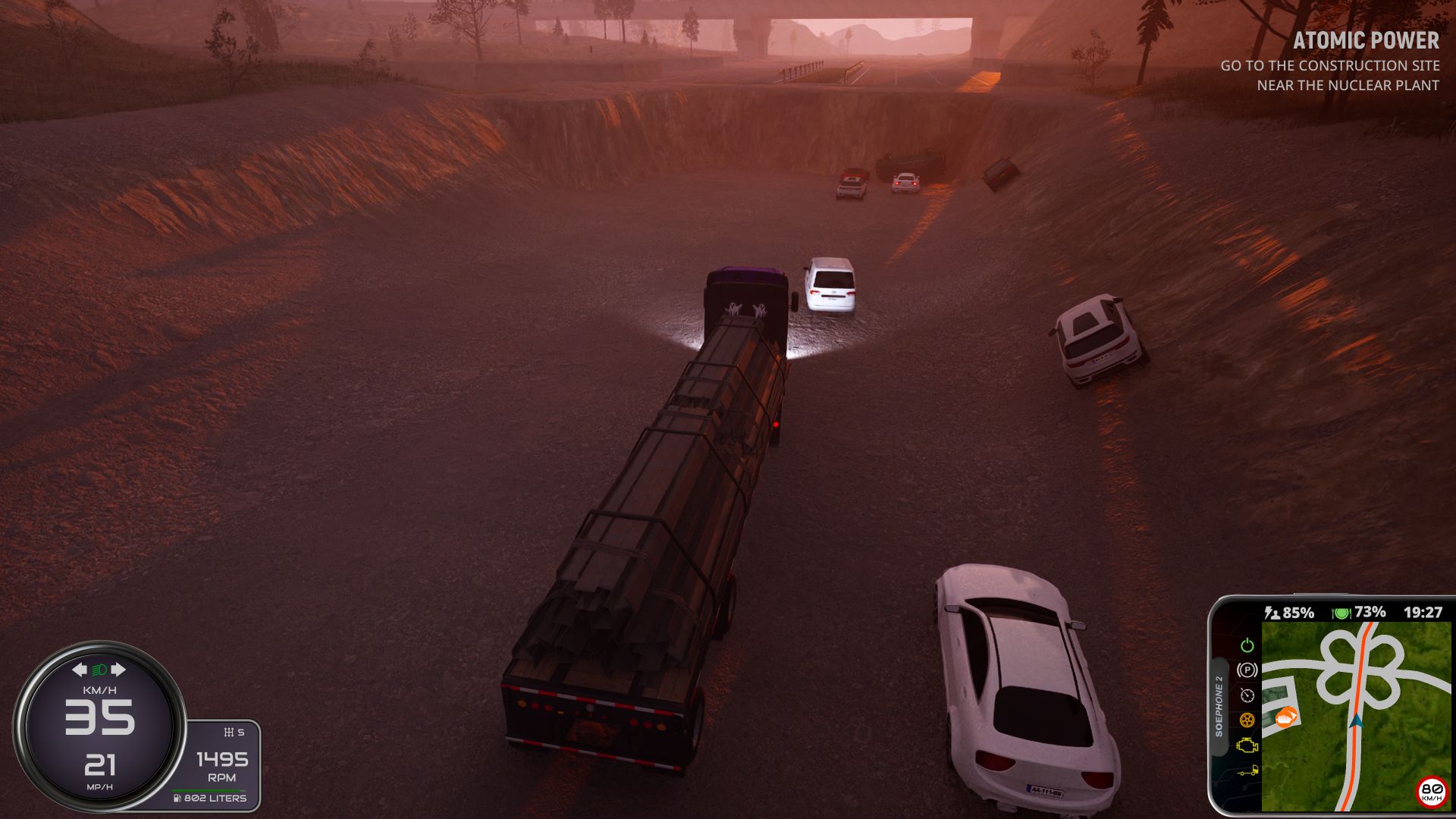Click the orange wheel status icon

point(1247,720)
